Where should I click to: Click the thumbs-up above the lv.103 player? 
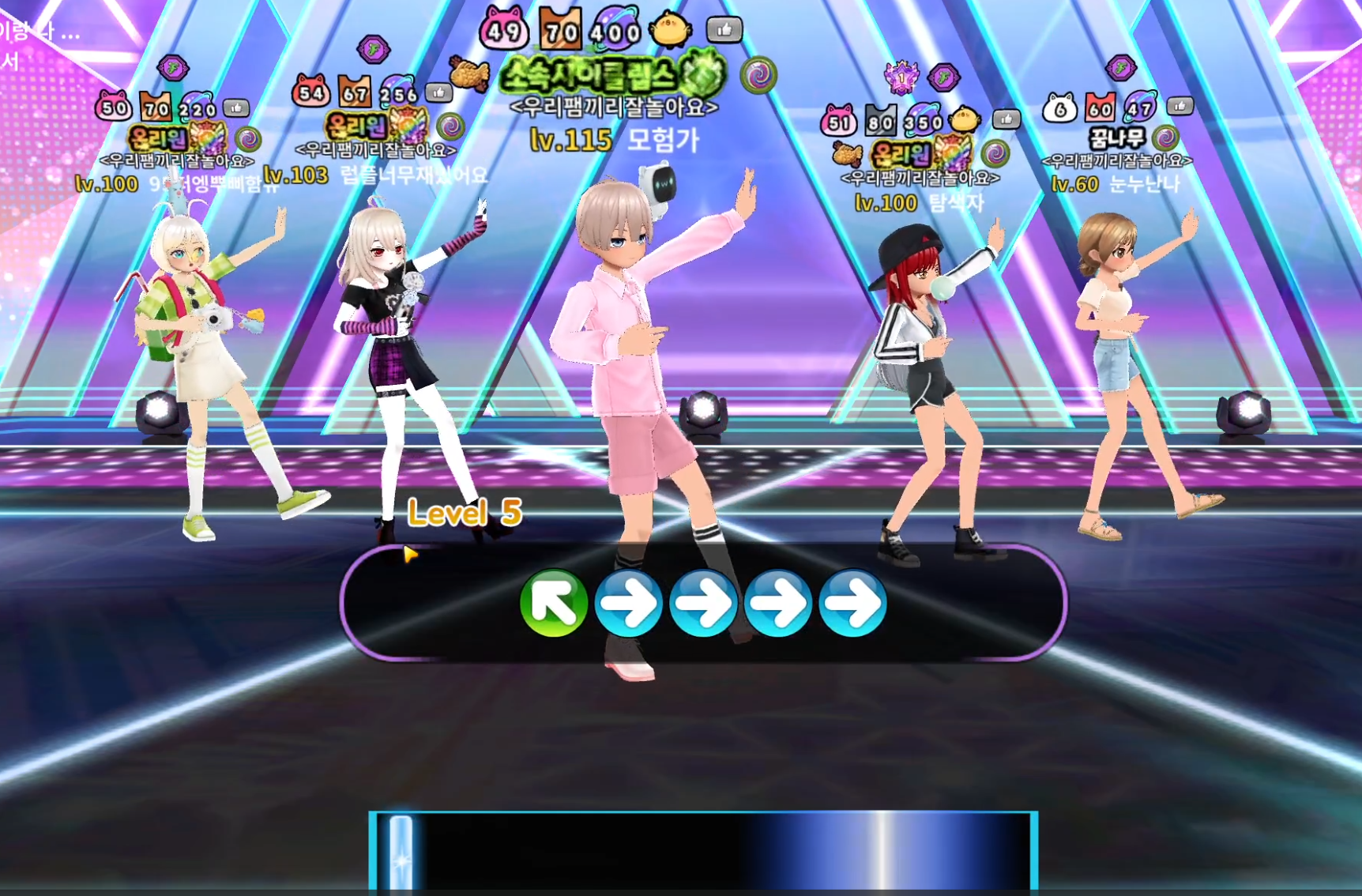[438, 92]
